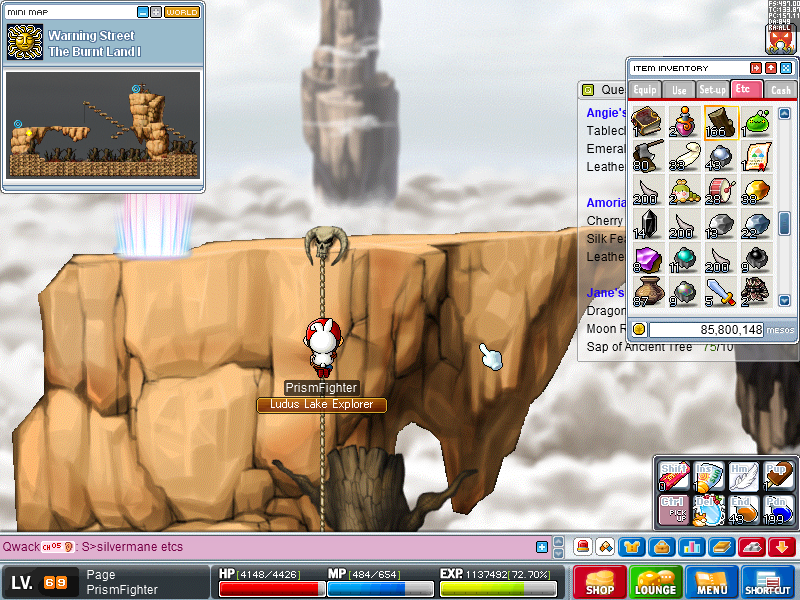Open the character equipment shirt button
800x600 pixels.
(x=630, y=547)
